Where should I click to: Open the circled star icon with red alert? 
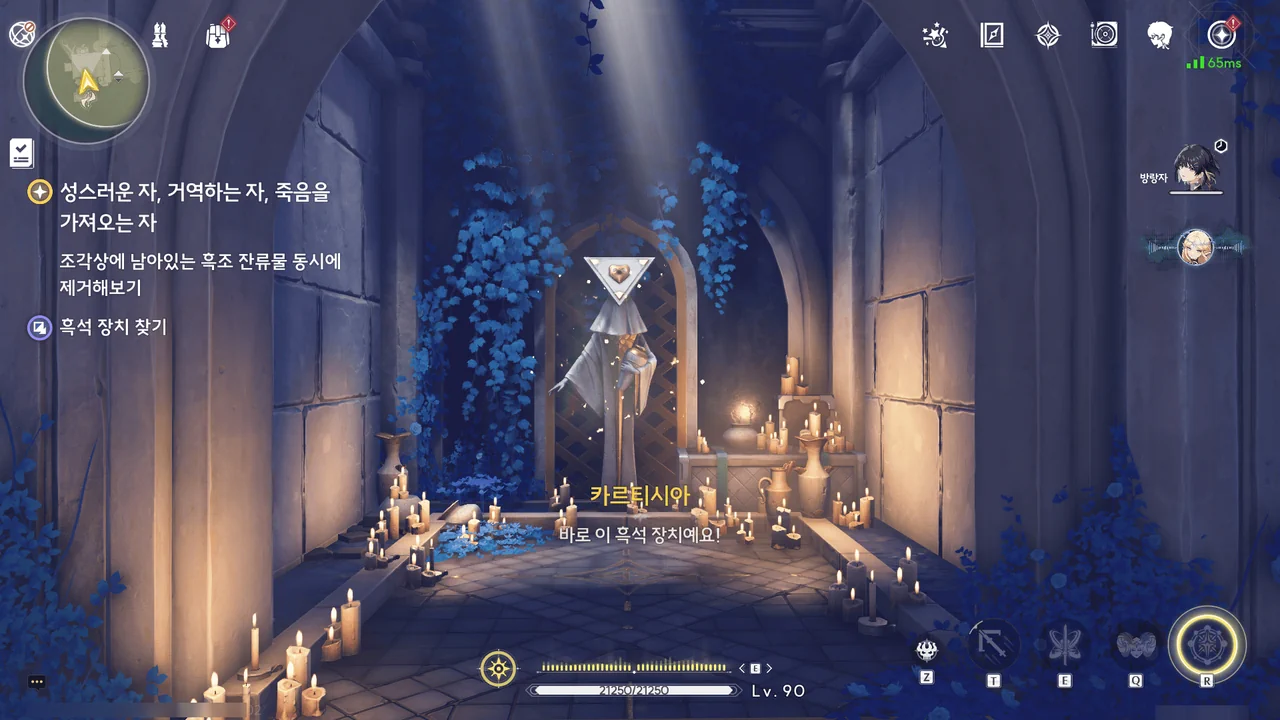[1221, 36]
